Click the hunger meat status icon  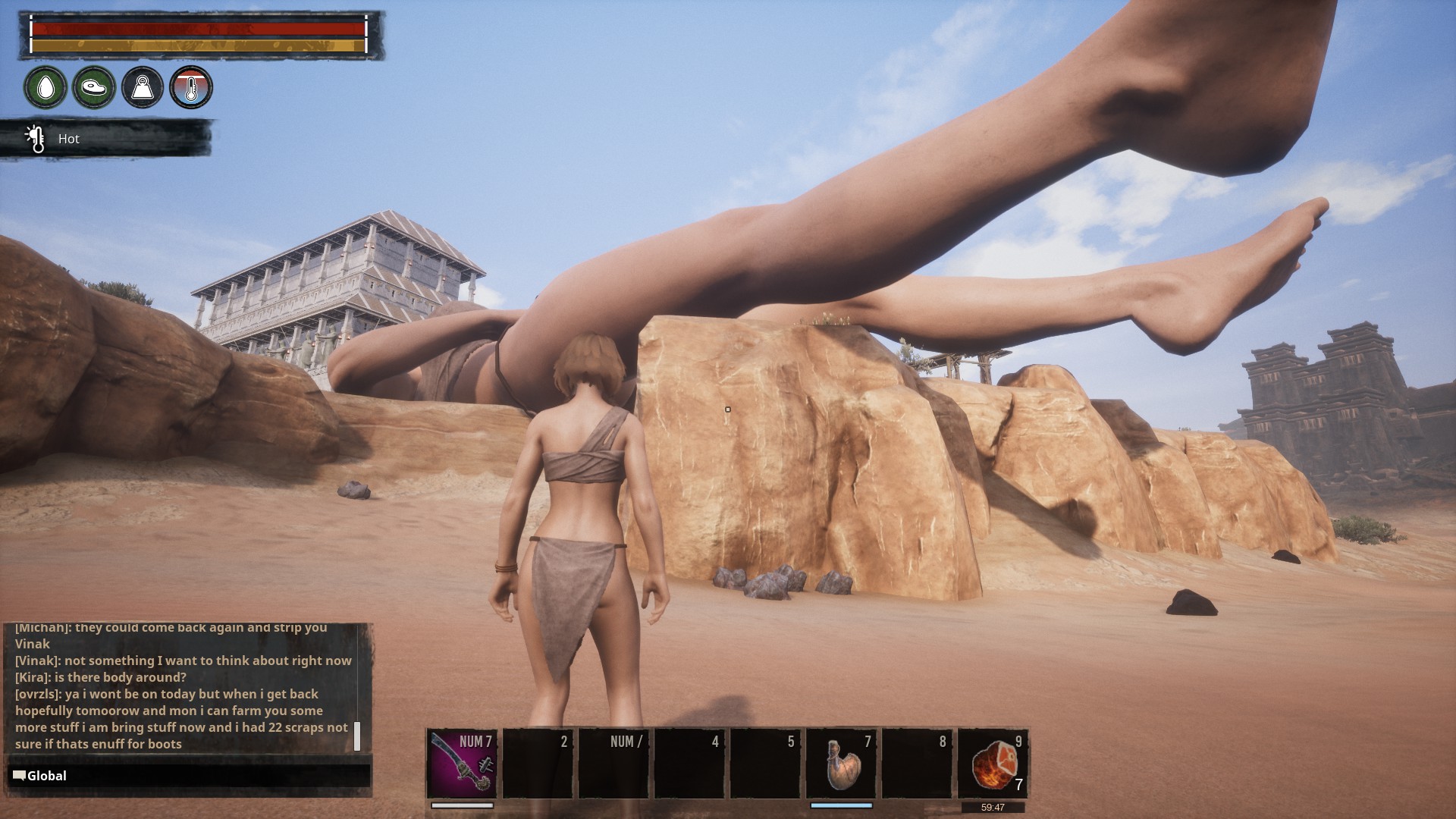point(94,87)
